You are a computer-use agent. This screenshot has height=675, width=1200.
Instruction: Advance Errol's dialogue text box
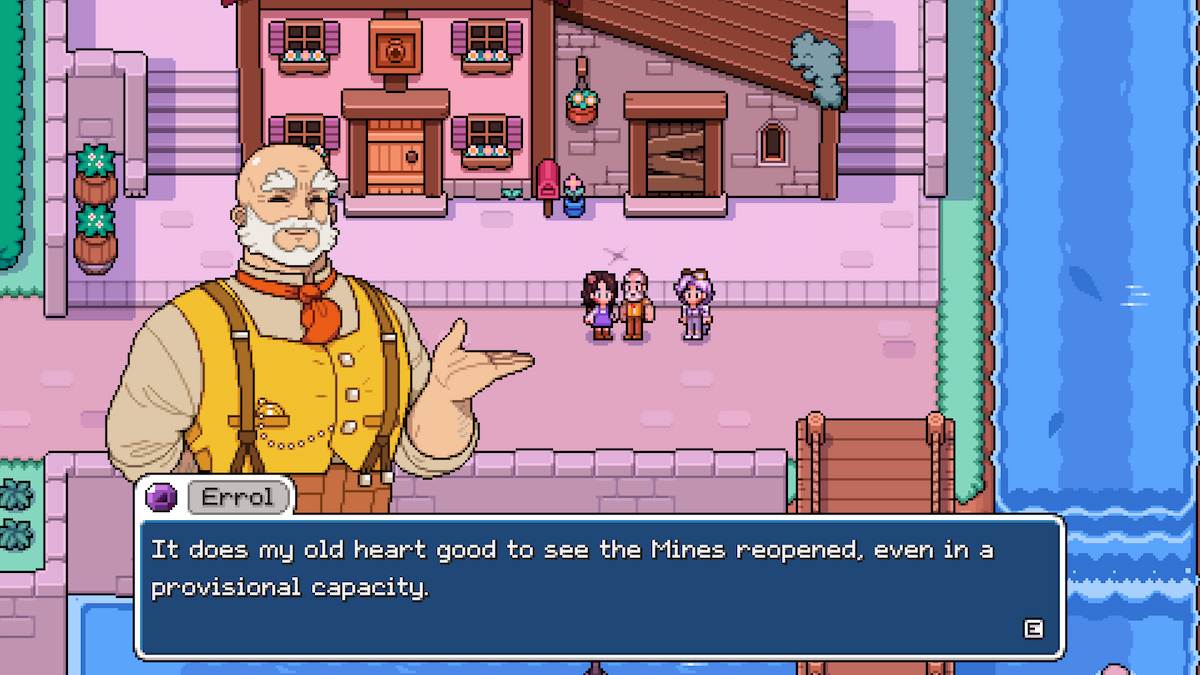(x=1033, y=628)
